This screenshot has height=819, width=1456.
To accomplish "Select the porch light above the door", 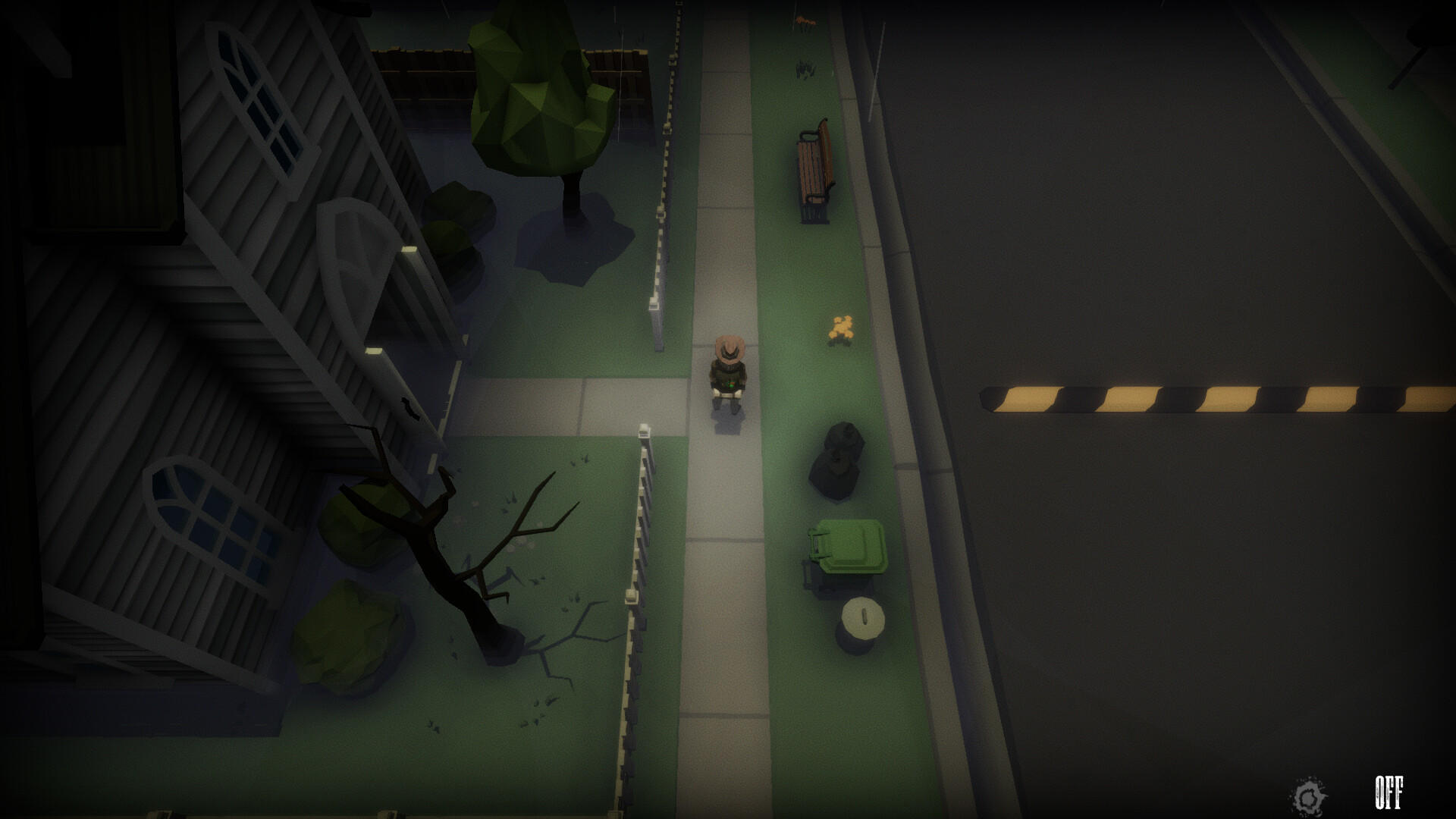I will click(x=409, y=250).
